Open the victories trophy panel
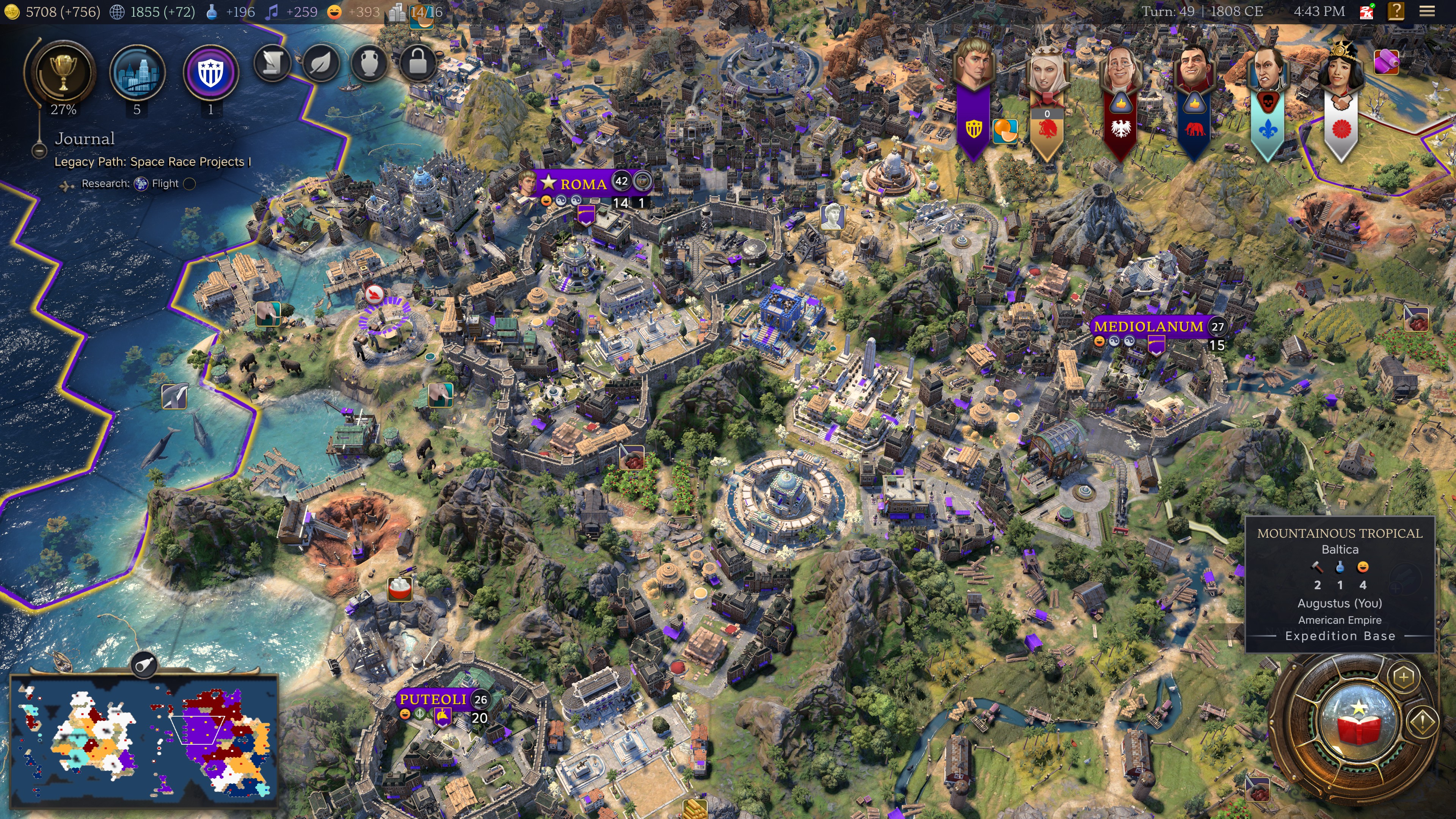The image size is (1456, 819). click(x=63, y=72)
